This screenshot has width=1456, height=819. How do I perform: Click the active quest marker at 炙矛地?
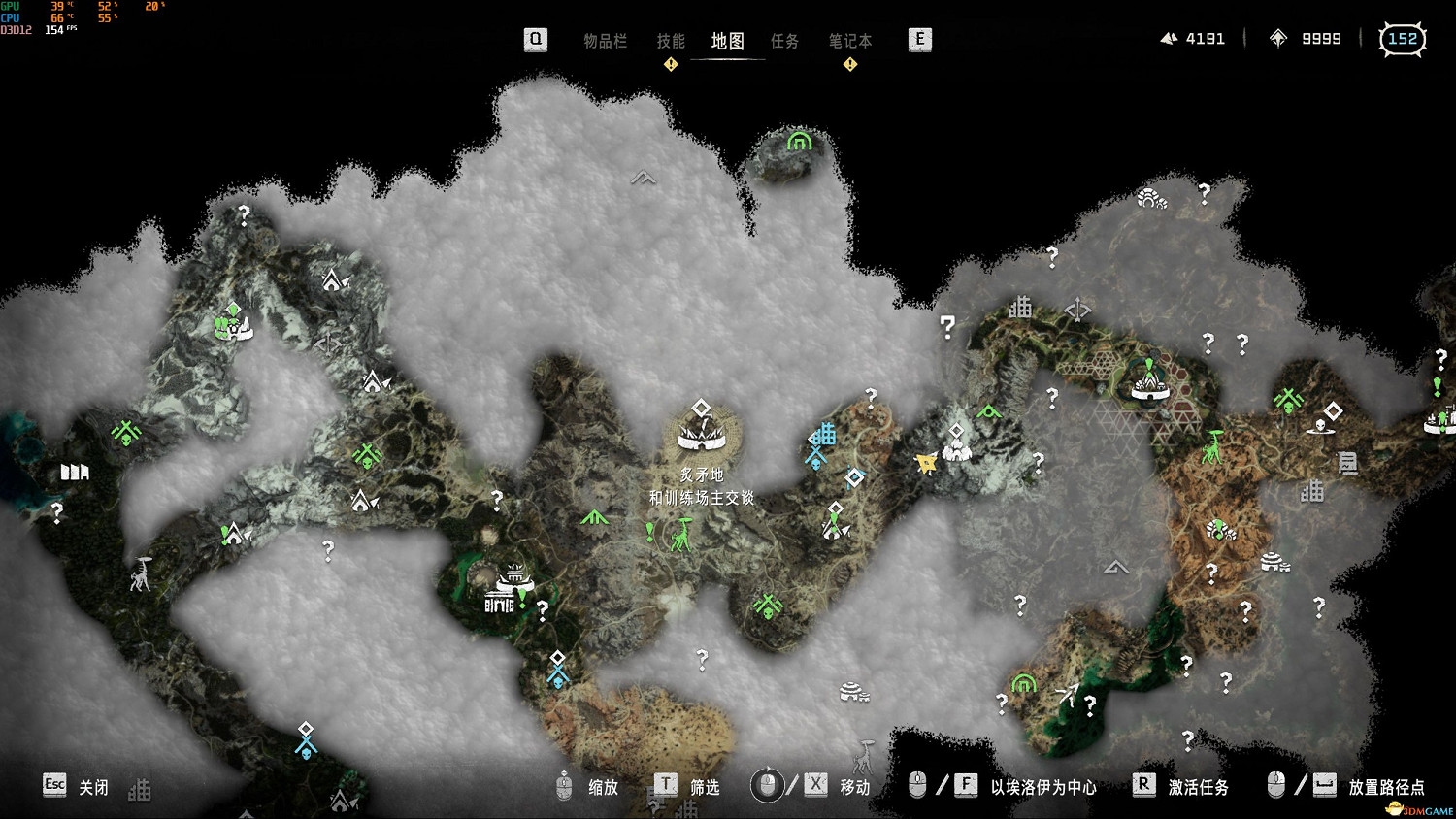tap(701, 408)
